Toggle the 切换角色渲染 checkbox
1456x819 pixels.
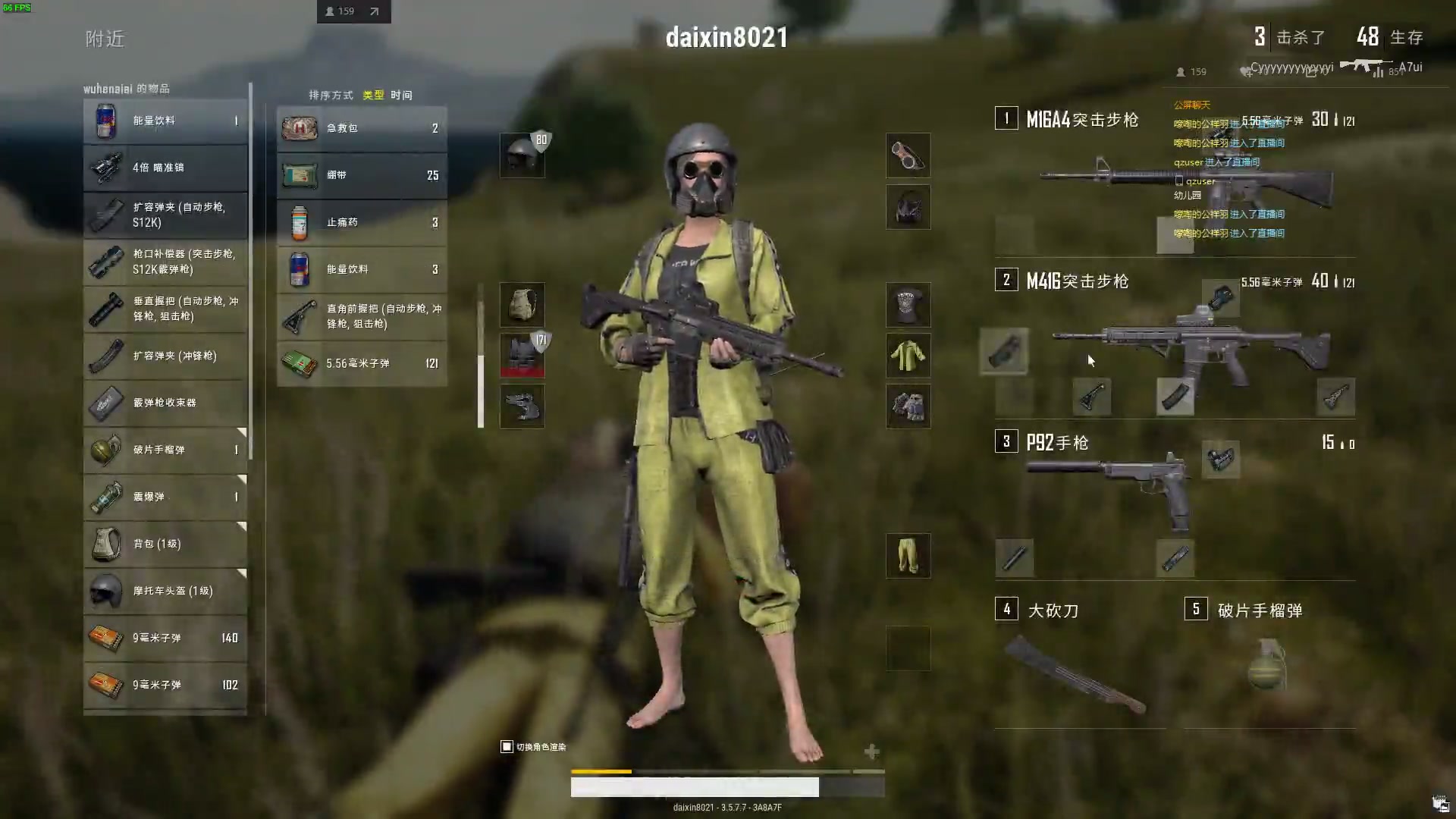click(506, 746)
